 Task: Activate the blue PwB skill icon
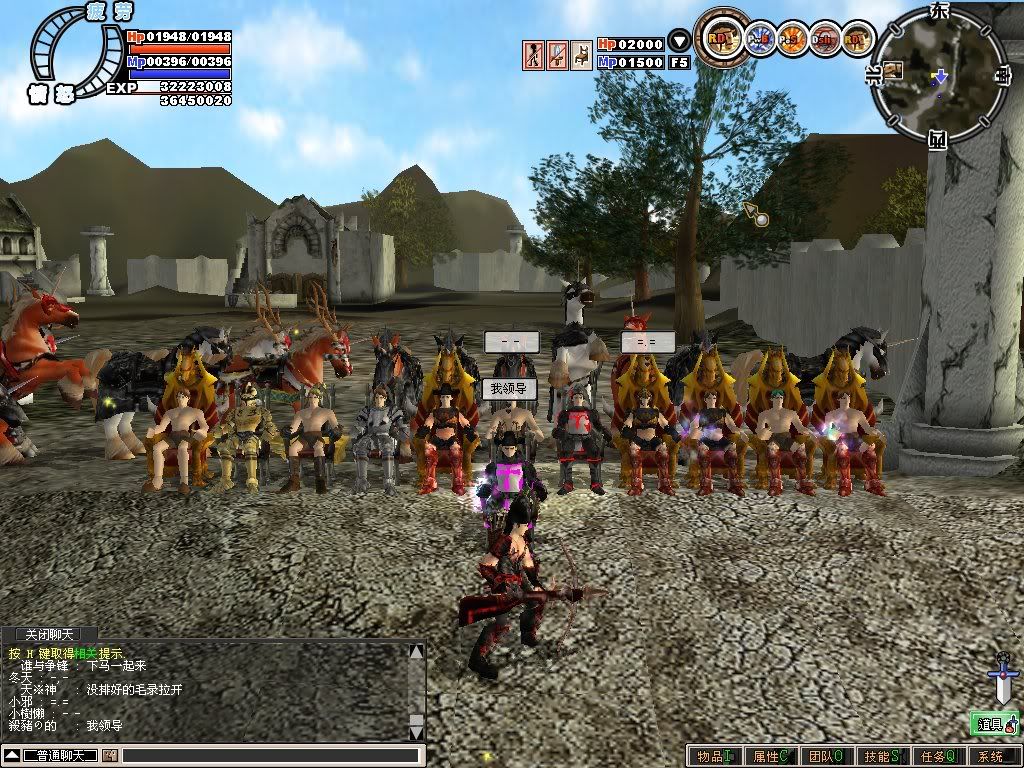pos(762,39)
